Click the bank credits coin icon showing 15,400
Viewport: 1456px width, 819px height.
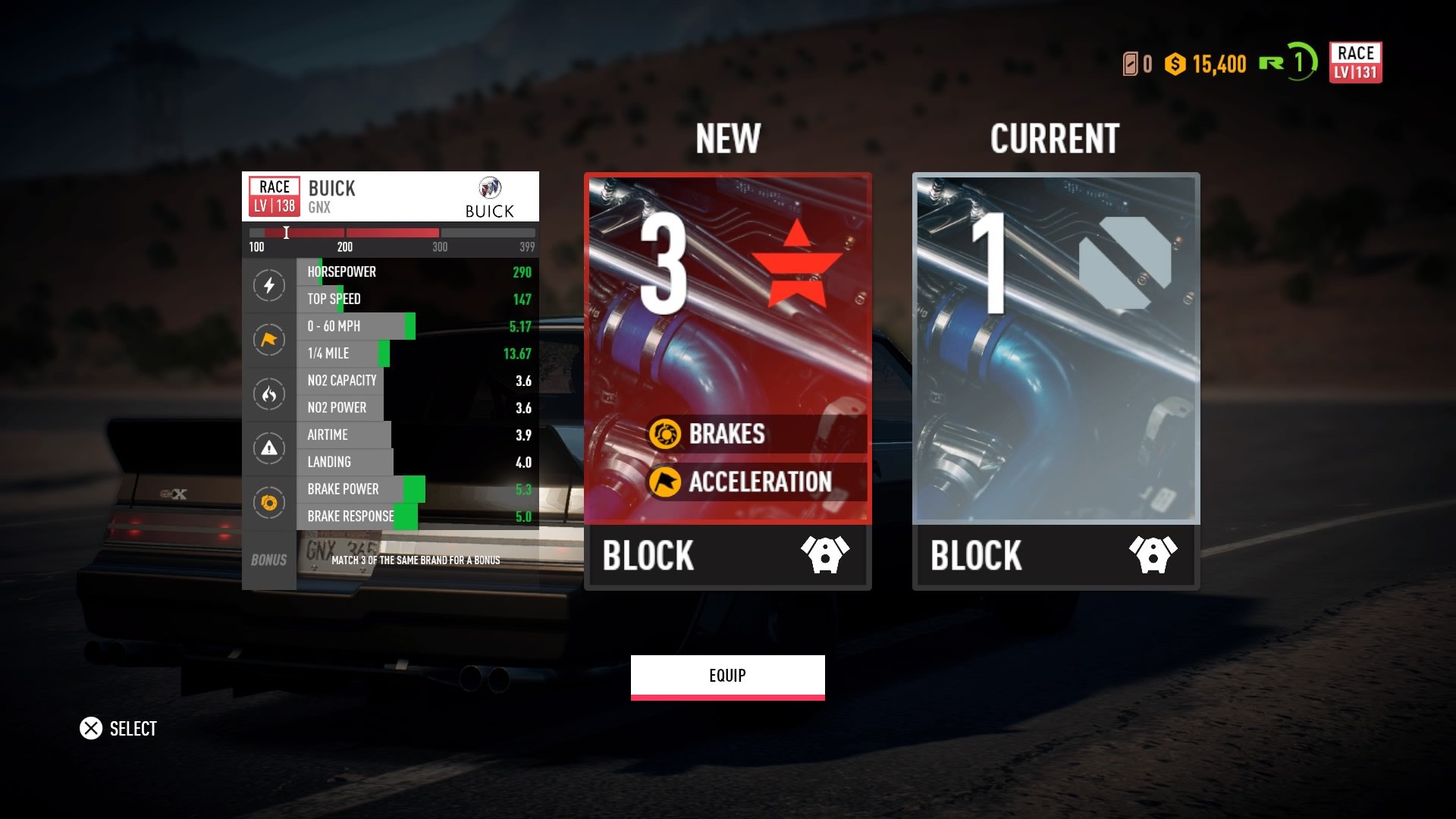[1175, 64]
